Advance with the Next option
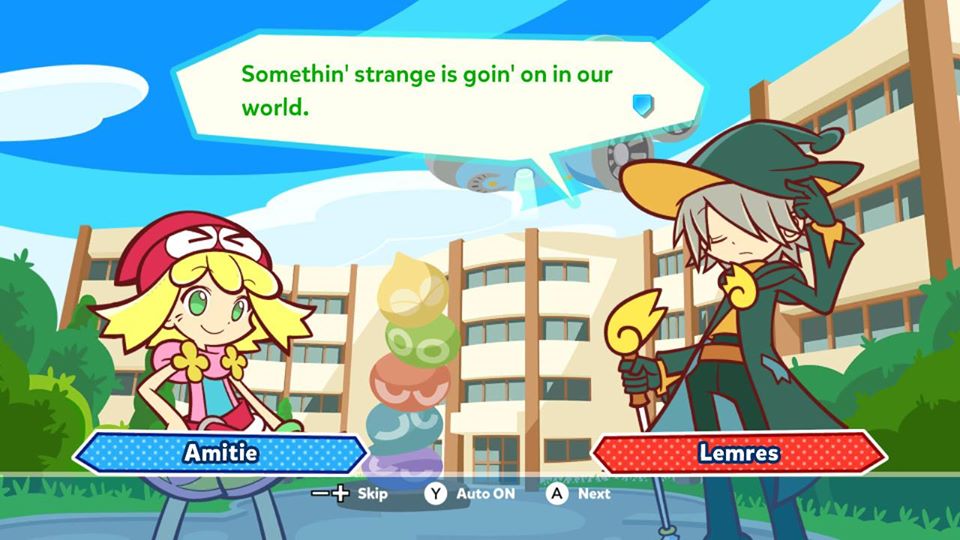960x540 pixels. pos(579,493)
